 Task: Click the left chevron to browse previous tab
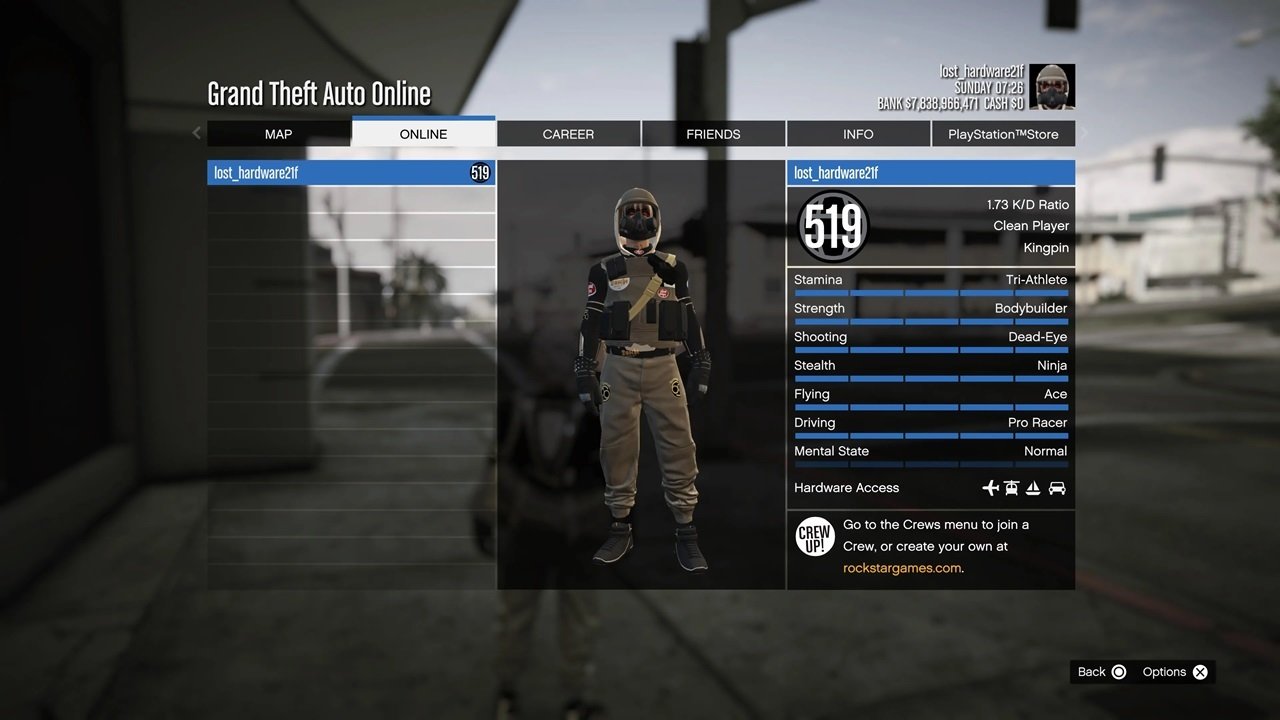(196, 133)
